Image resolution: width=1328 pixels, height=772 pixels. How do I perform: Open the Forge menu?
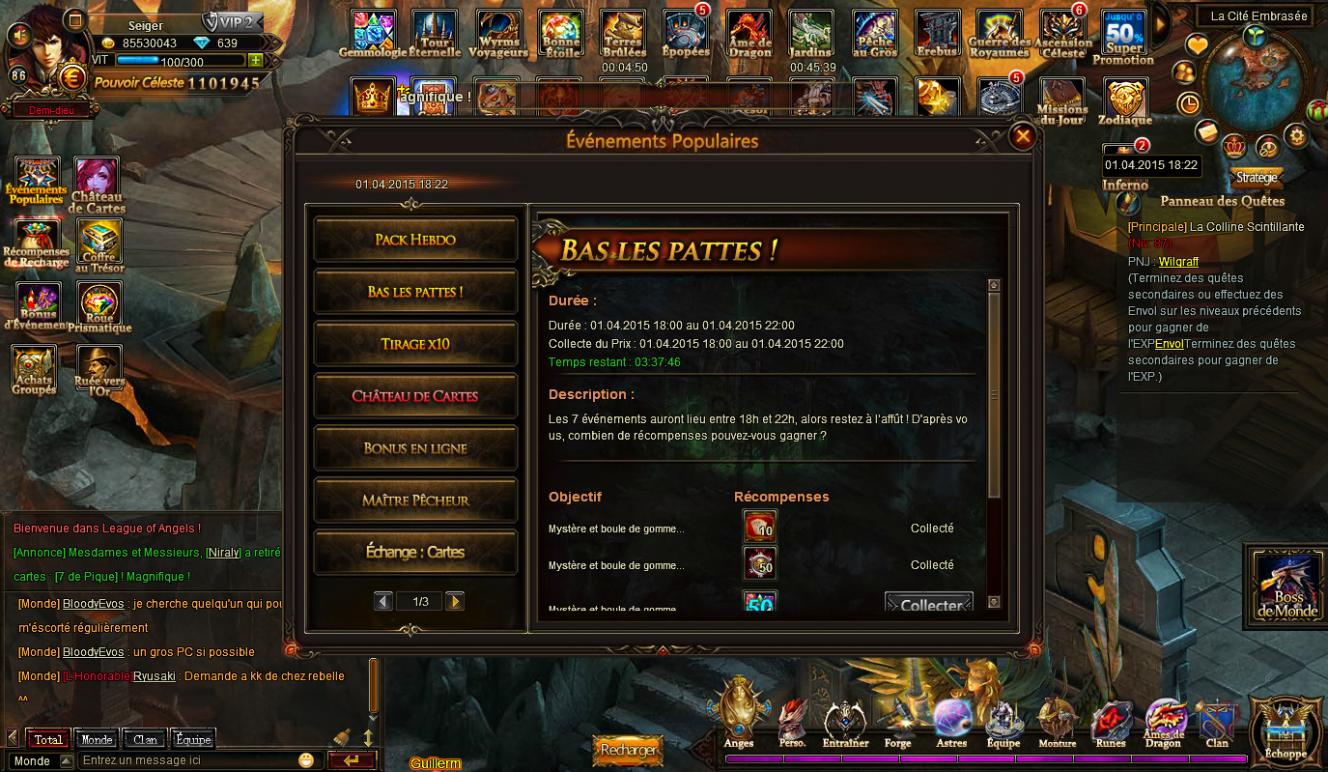point(897,724)
